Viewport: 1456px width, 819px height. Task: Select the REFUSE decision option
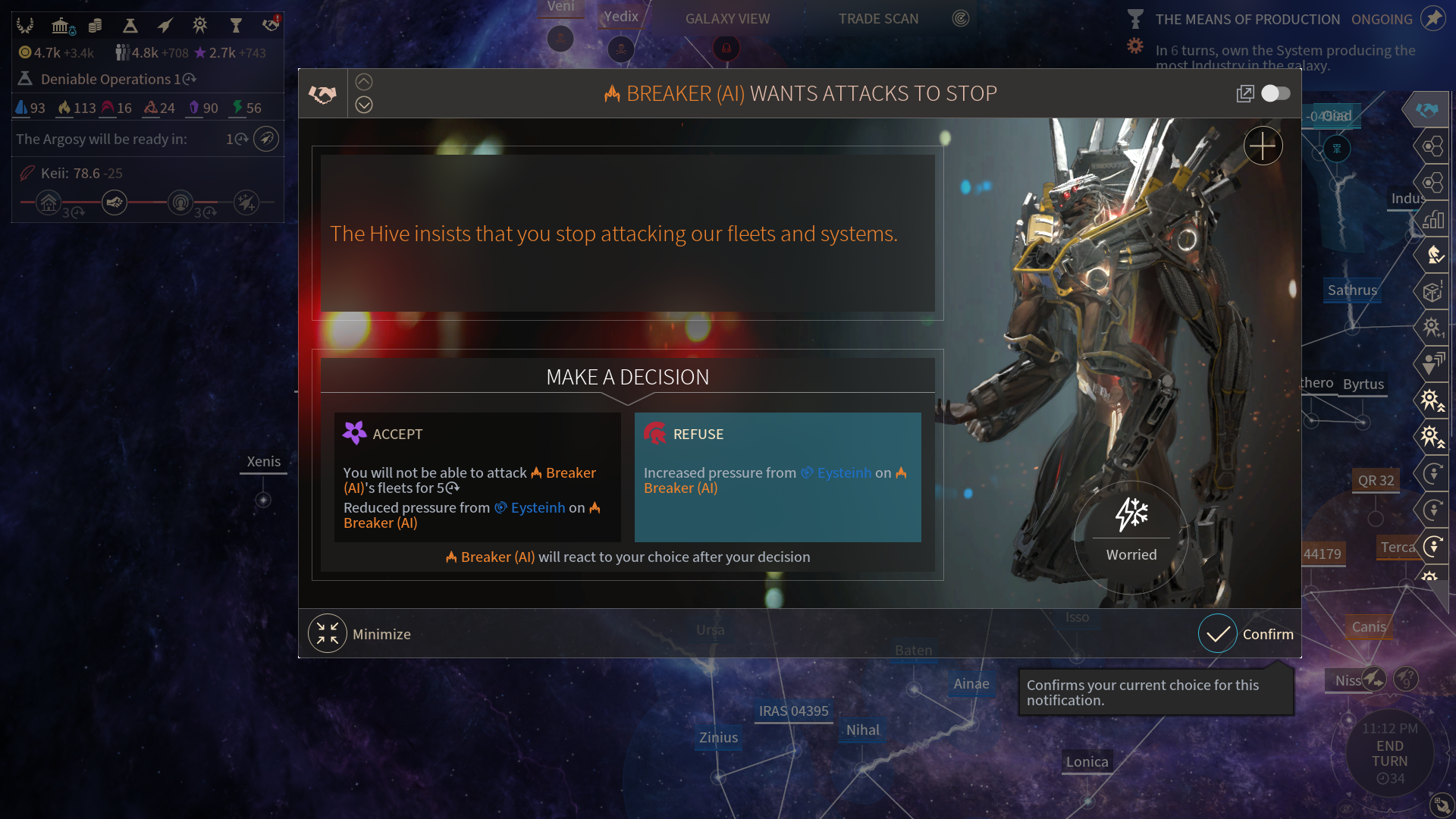(x=777, y=476)
